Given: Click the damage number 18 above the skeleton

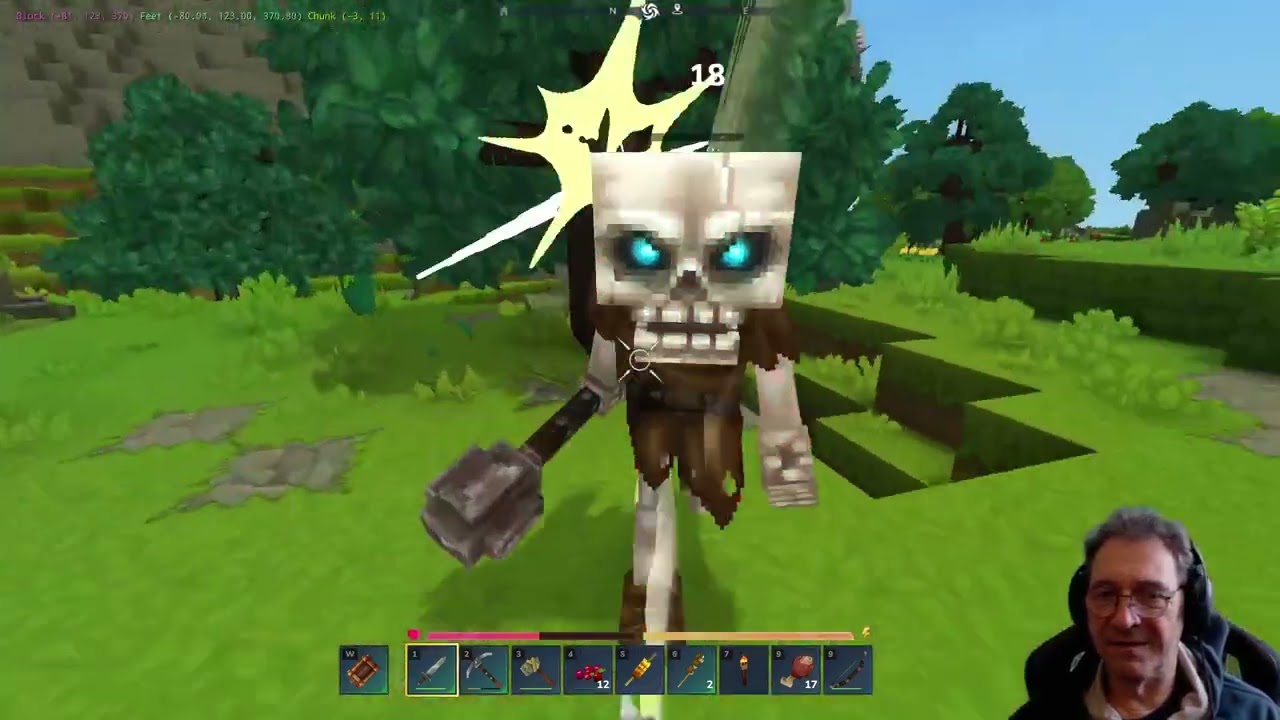Looking at the screenshot, I should (x=706, y=77).
